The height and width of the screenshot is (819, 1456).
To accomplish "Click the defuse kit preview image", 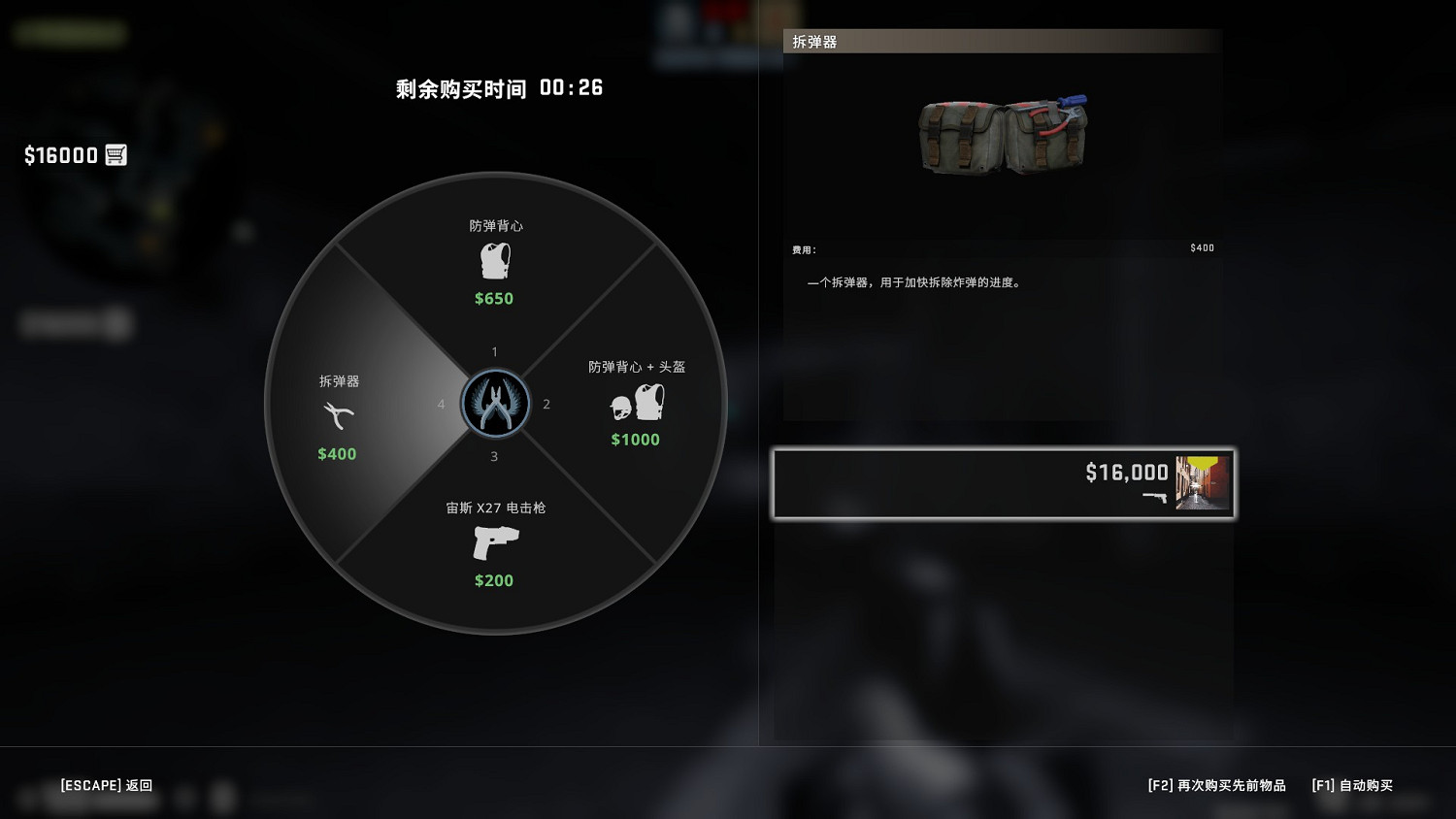I will [1004, 136].
